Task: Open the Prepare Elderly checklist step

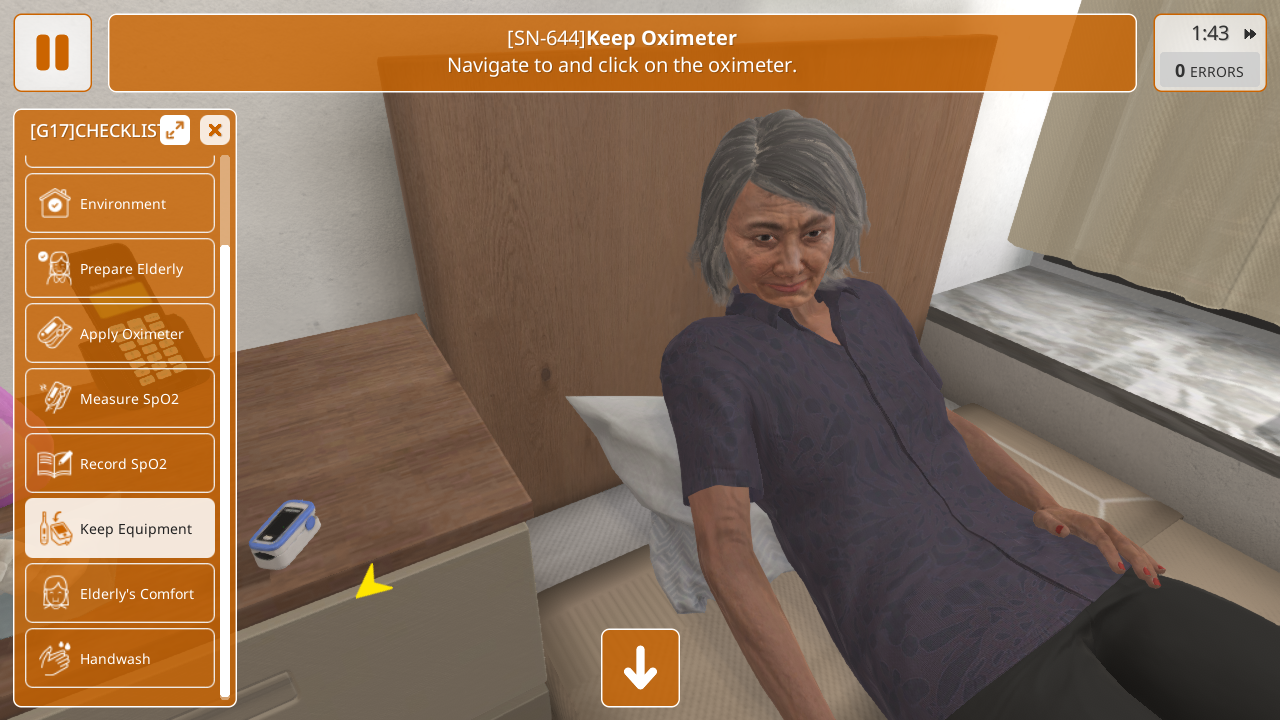Action: click(x=120, y=268)
